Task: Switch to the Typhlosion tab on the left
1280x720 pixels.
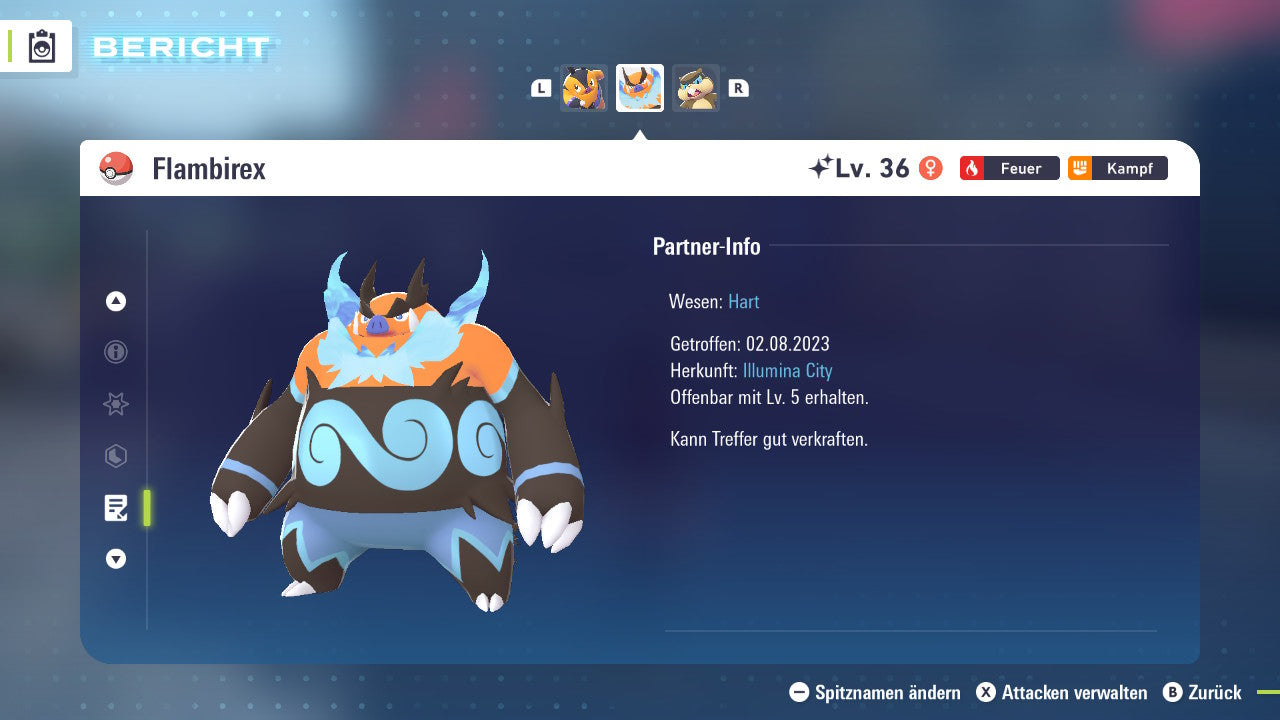Action: tap(584, 88)
